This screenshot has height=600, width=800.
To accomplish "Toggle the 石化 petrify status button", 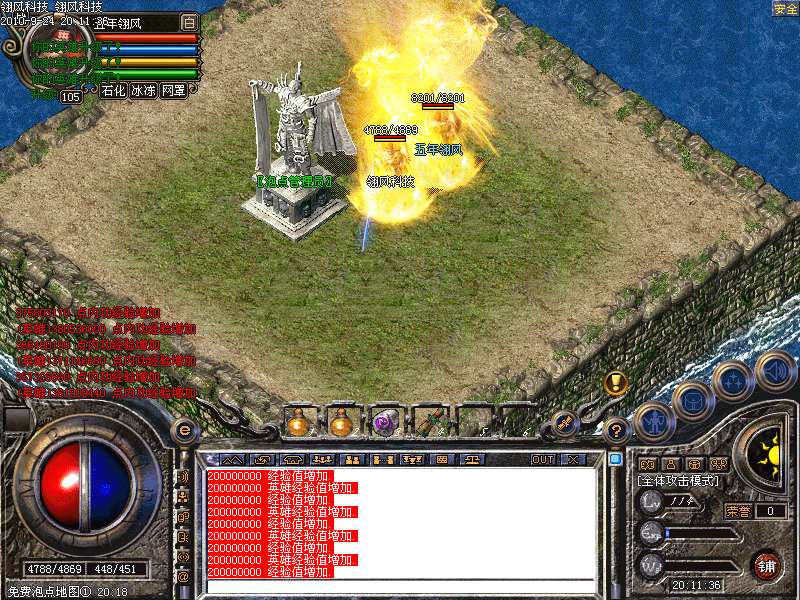I will [x=112, y=90].
